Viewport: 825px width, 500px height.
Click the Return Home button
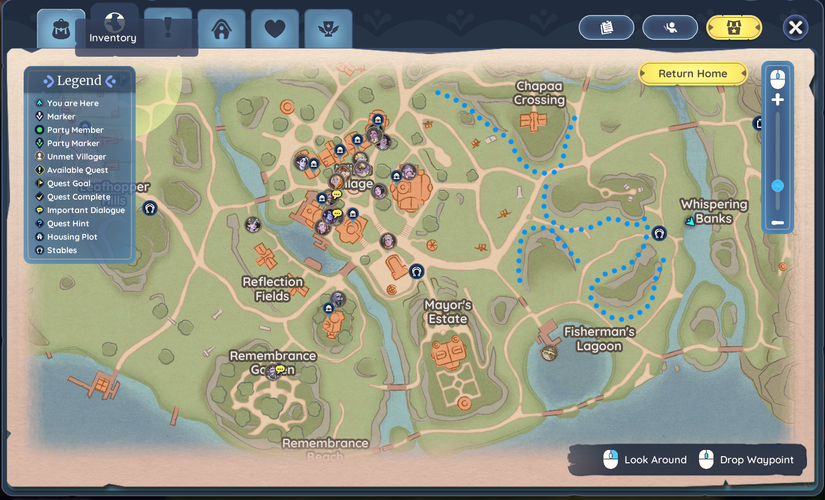tap(692, 74)
